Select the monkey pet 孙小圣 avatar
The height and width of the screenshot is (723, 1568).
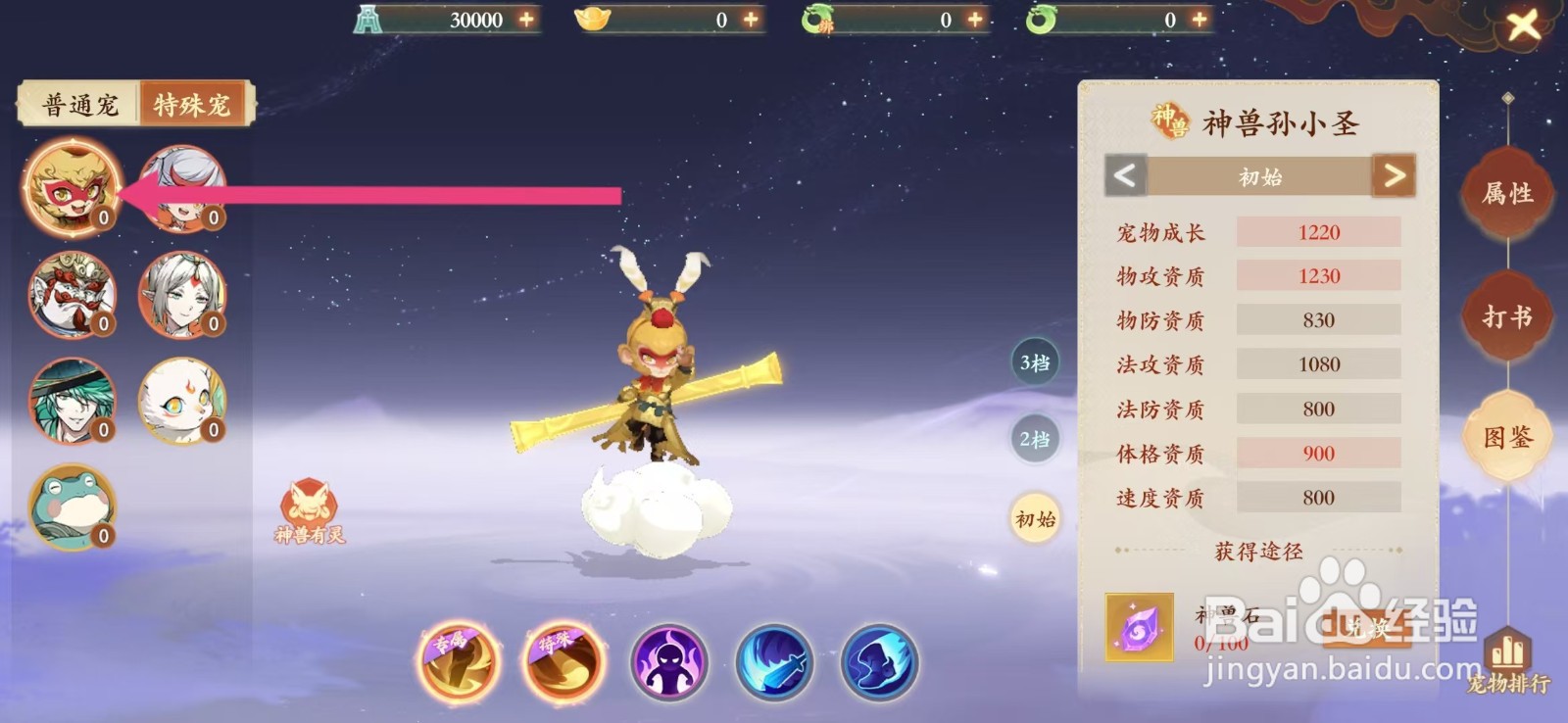pos(71,184)
